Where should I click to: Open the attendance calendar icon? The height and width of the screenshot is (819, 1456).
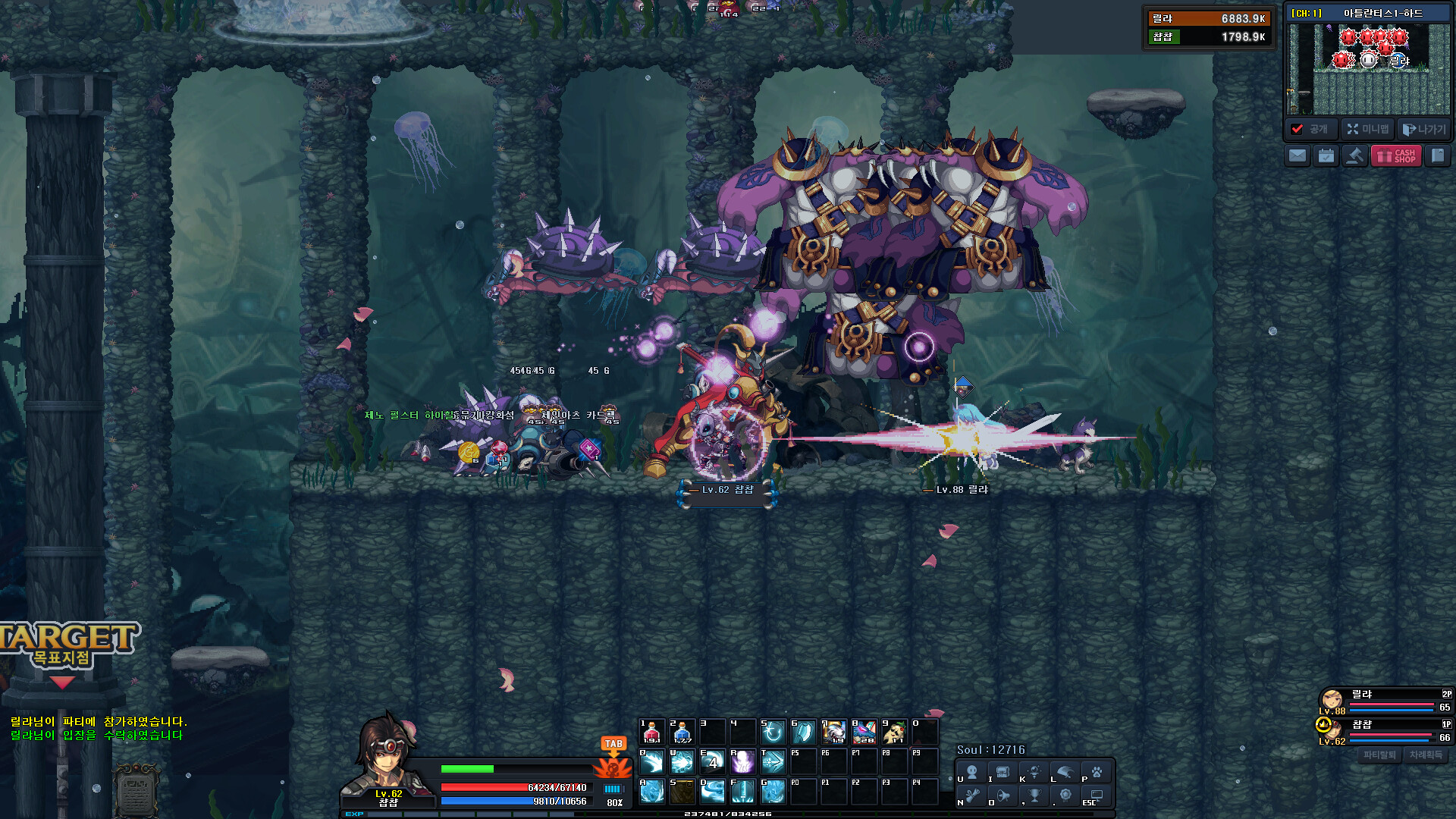pyautogui.click(x=1325, y=157)
